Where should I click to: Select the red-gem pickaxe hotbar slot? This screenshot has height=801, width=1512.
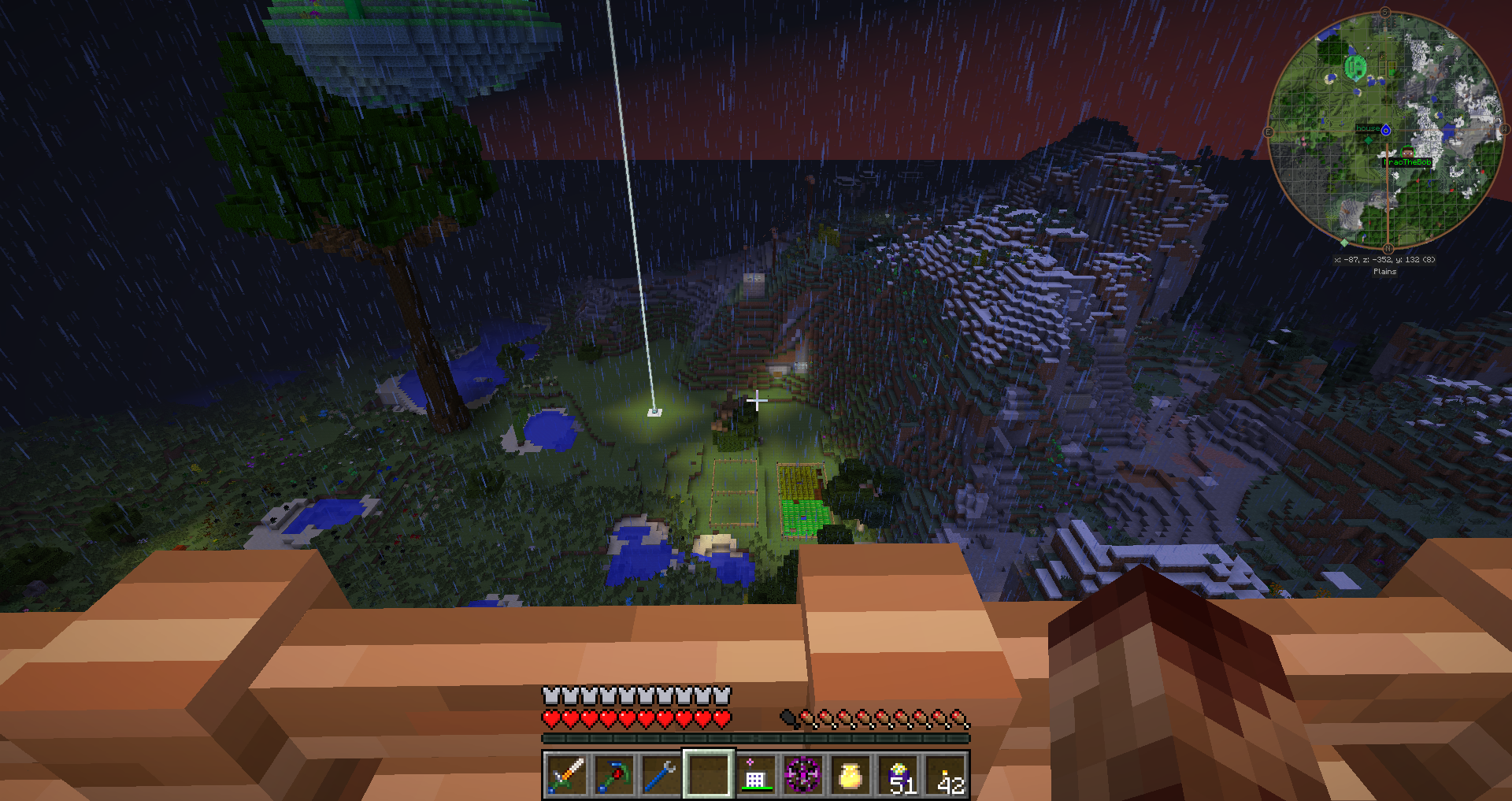[613, 775]
